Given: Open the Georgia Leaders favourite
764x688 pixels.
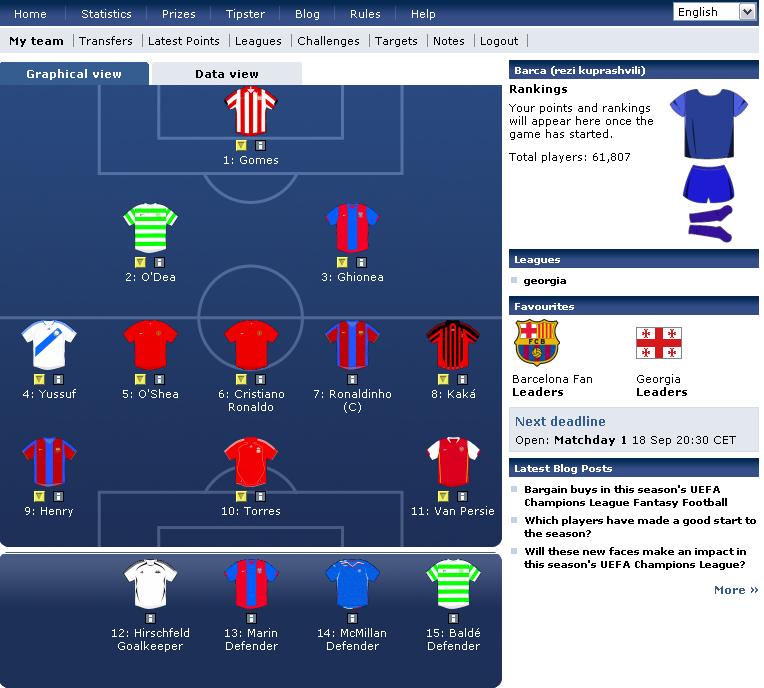Looking at the screenshot, I should click(661, 392).
